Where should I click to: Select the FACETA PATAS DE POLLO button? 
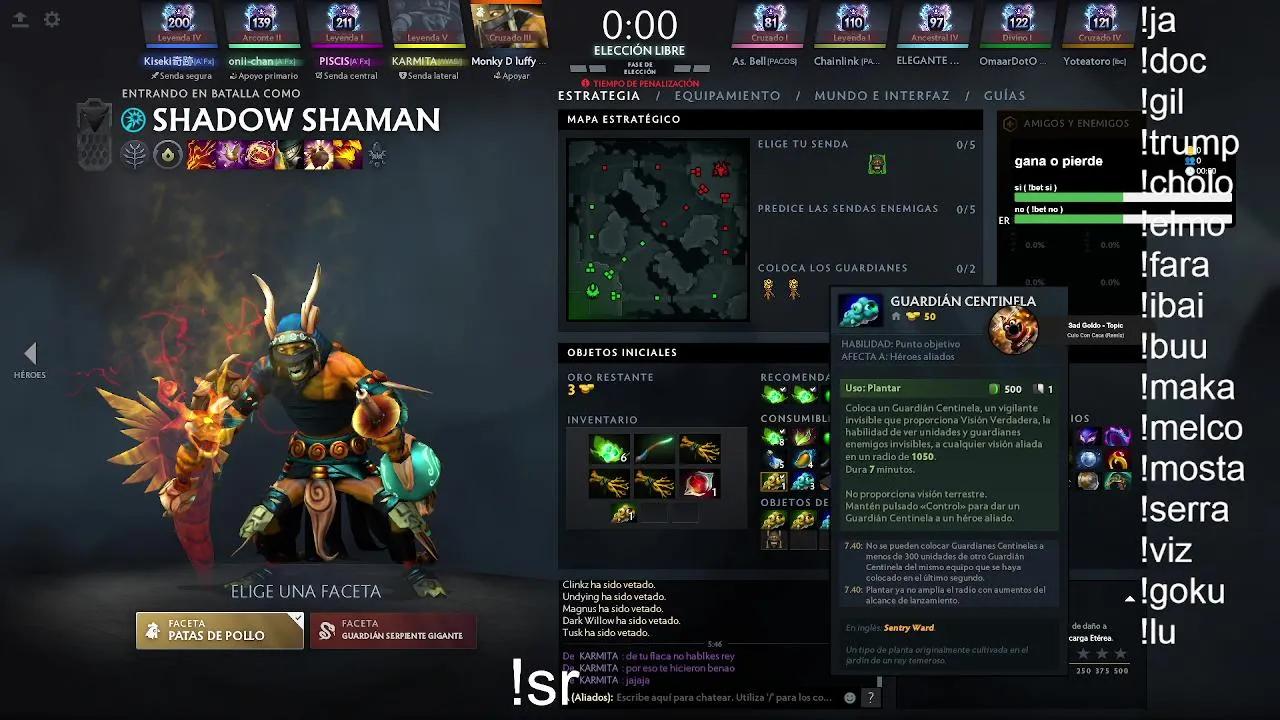(x=219, y=630)
